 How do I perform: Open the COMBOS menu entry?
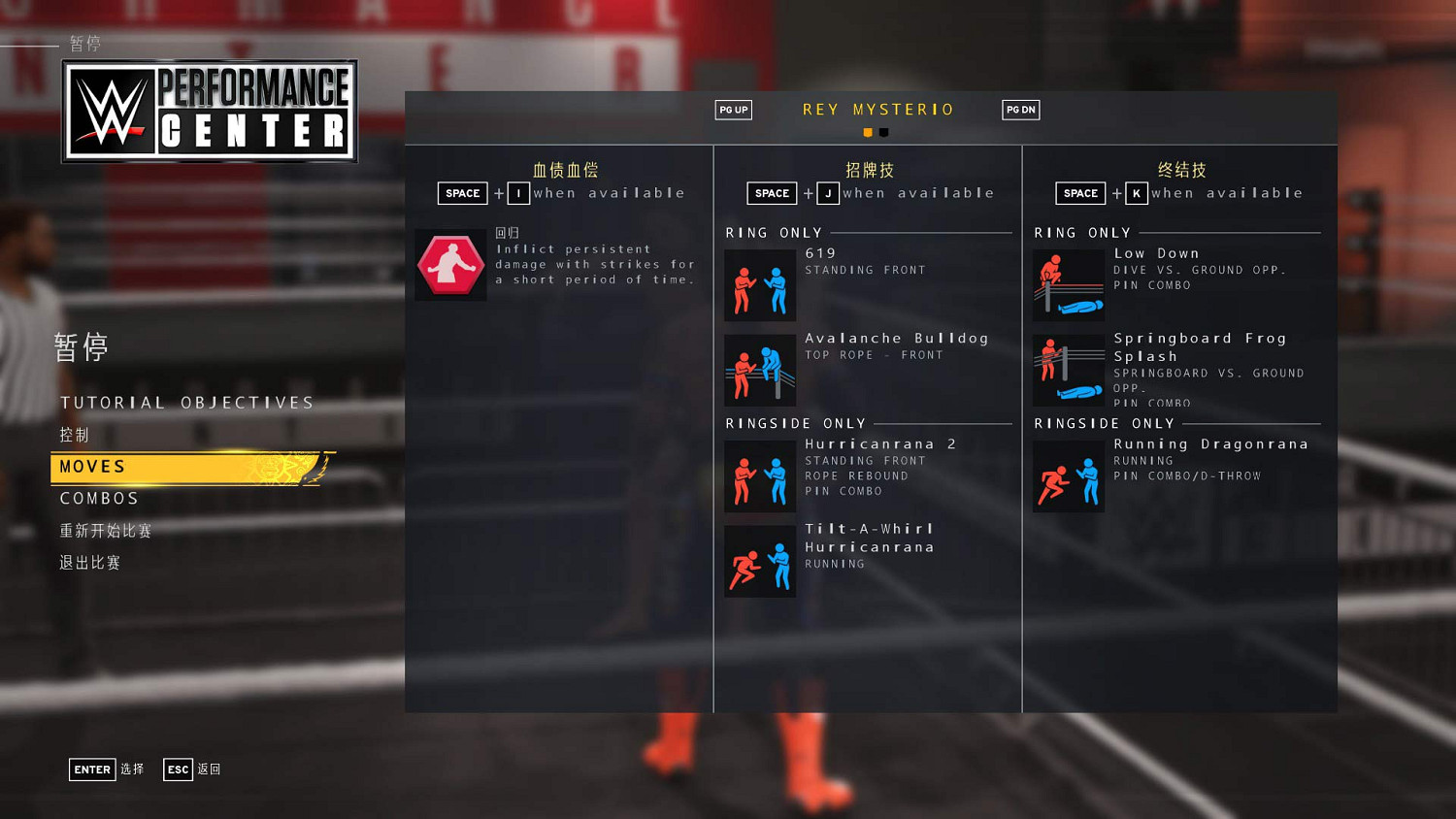(98, 498)
